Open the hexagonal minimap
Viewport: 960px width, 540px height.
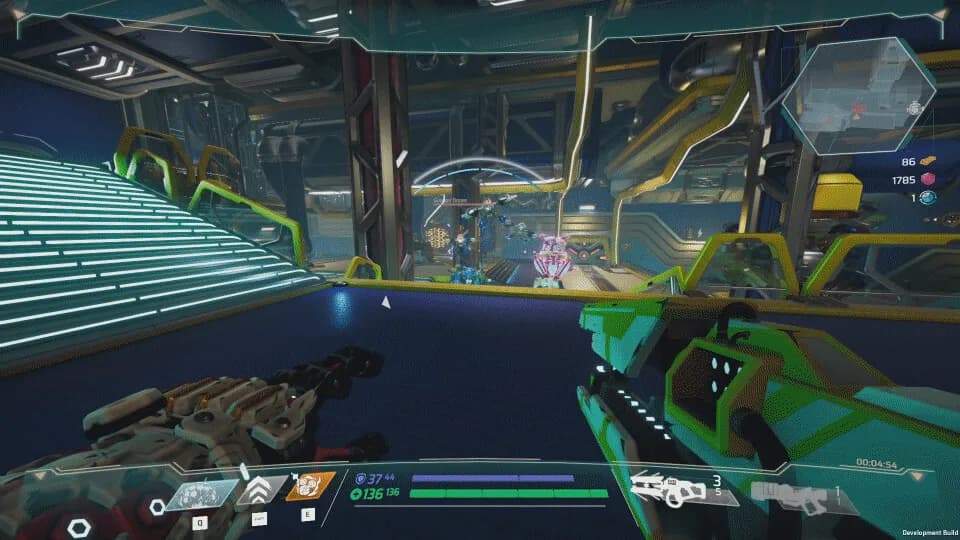(x=858, y=96)
